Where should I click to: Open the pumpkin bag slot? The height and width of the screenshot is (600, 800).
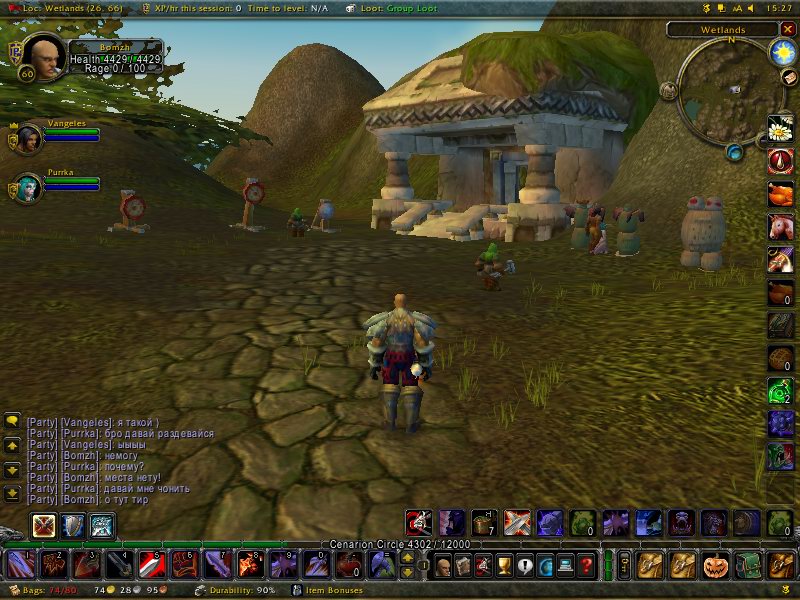717,565
